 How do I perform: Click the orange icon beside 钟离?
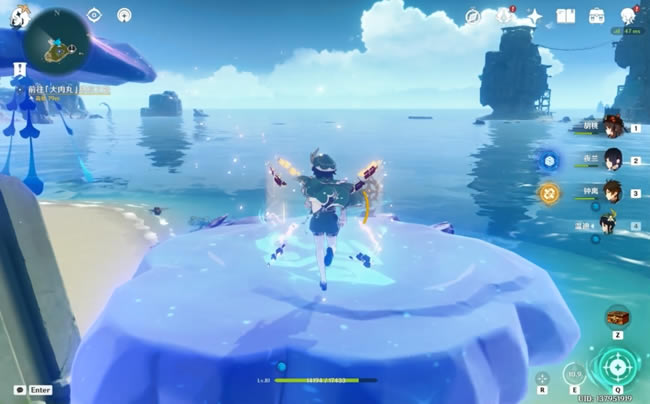(x=549, y=192)
